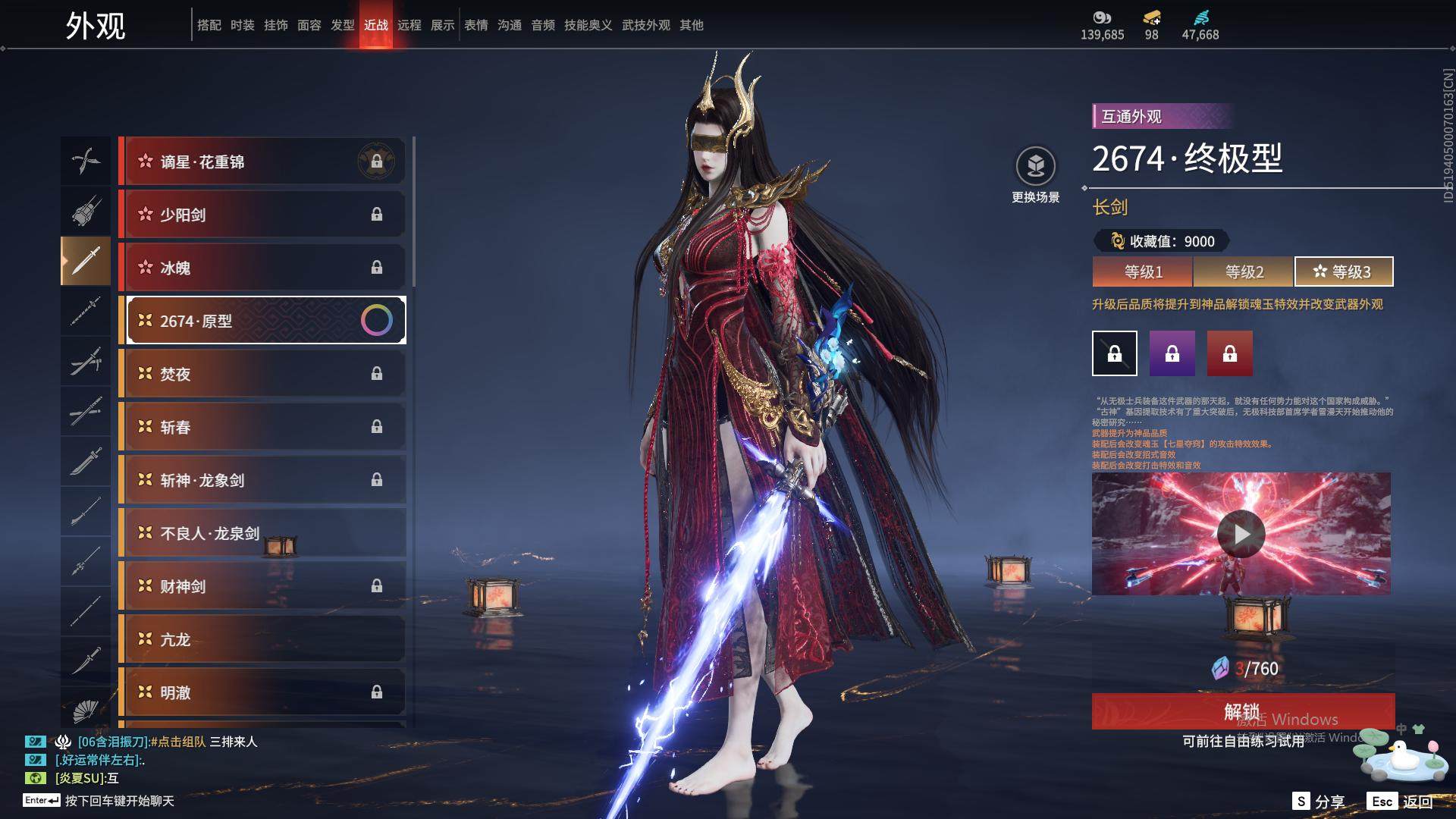Open the 武技外观 tab
This screenshot has height=819, width=1456.
click(646, 25)
